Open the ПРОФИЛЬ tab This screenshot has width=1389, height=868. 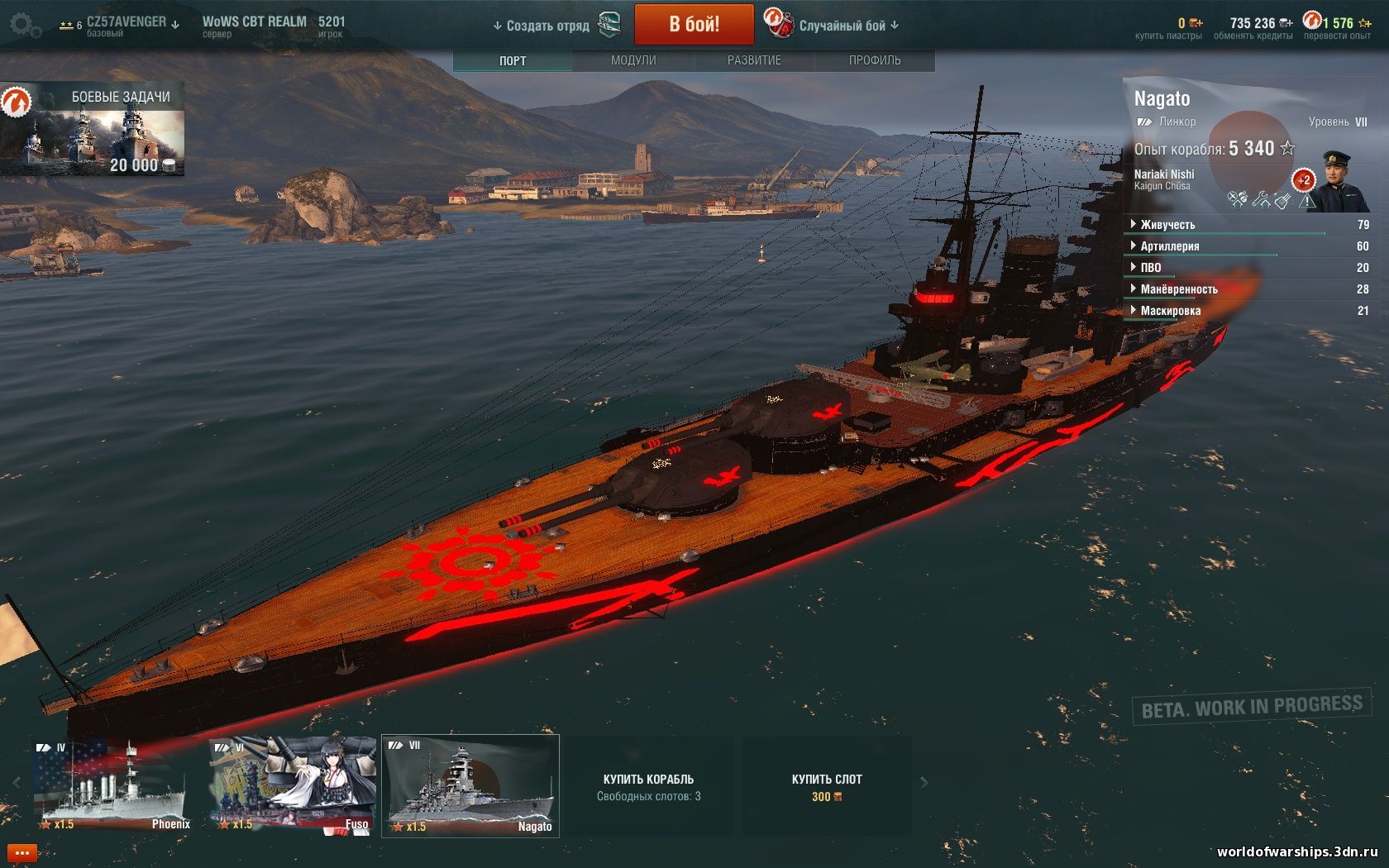pos(874,60)
